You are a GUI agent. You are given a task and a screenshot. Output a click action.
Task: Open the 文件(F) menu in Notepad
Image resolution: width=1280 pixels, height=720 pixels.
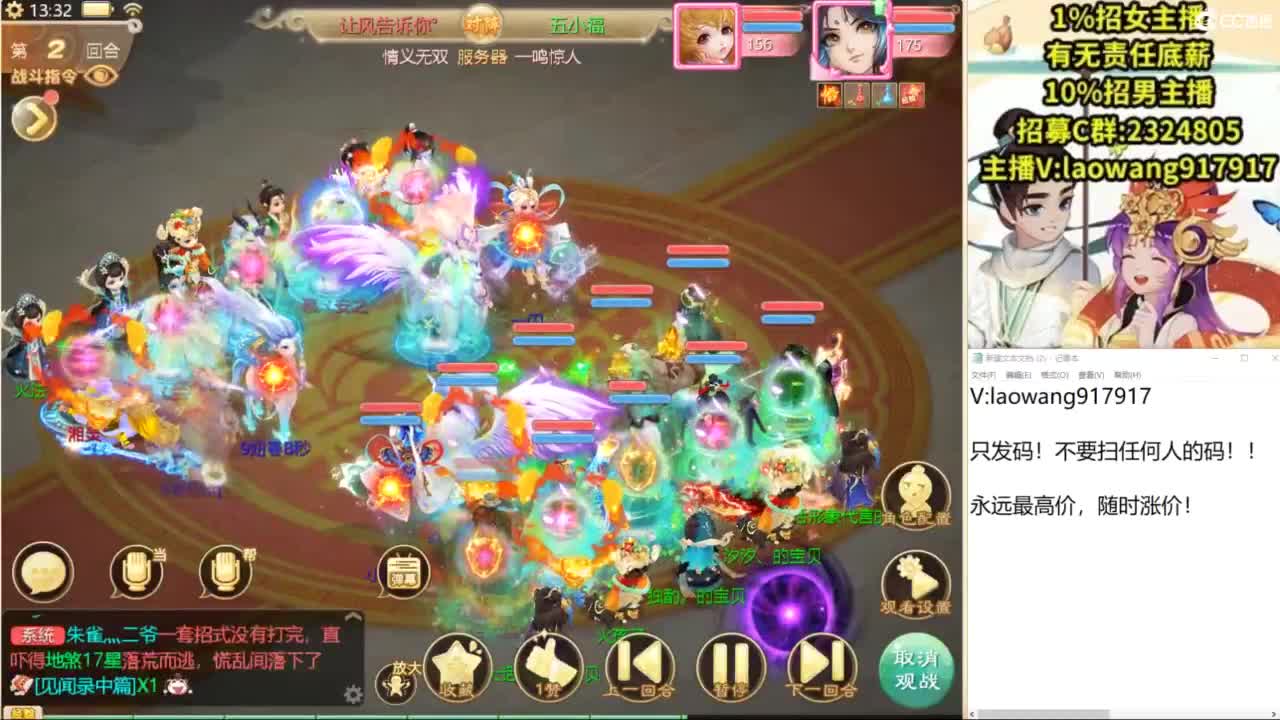pyautogui.click(x=986, y=377)
